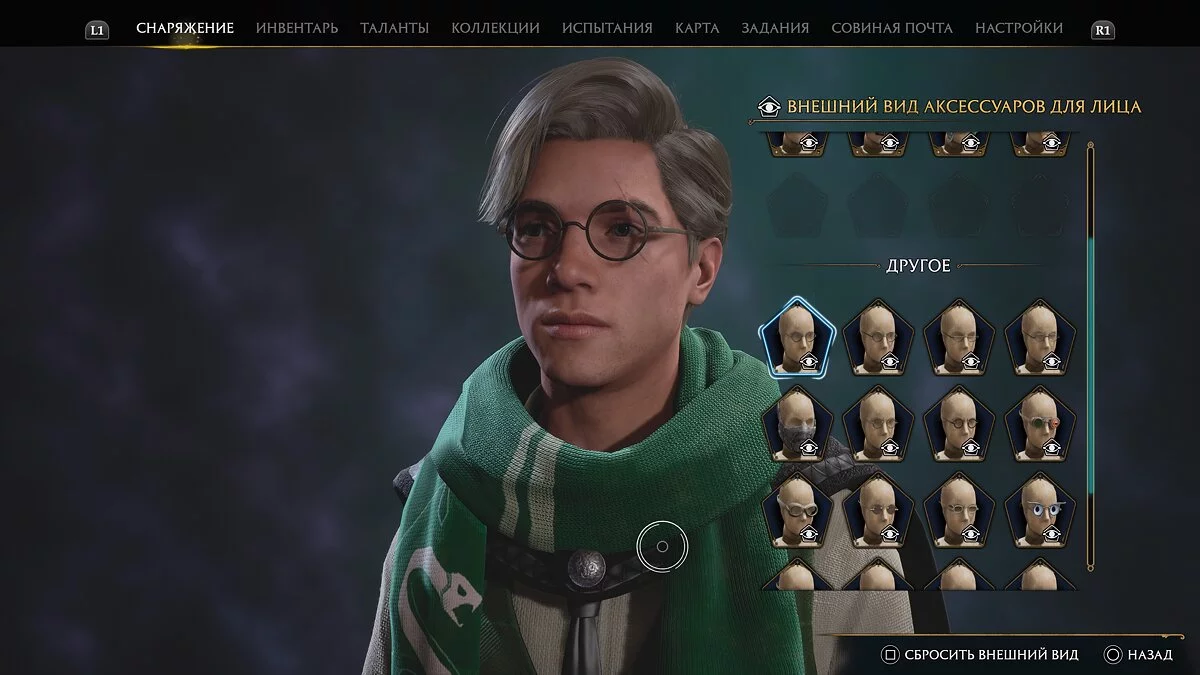
Task: Choose the dark thick-rimmed round glasses
Action: [960, 423]
